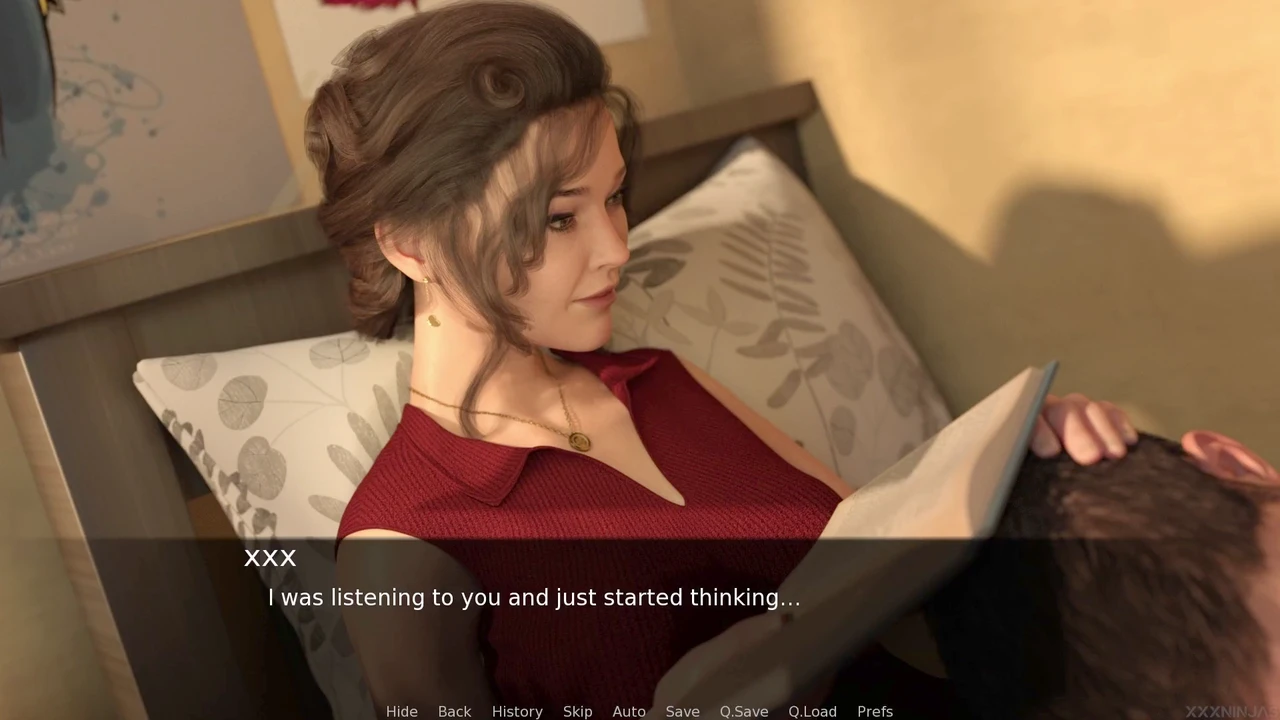
Task: Activate Skip mode
Action: [x=577, y=711]
